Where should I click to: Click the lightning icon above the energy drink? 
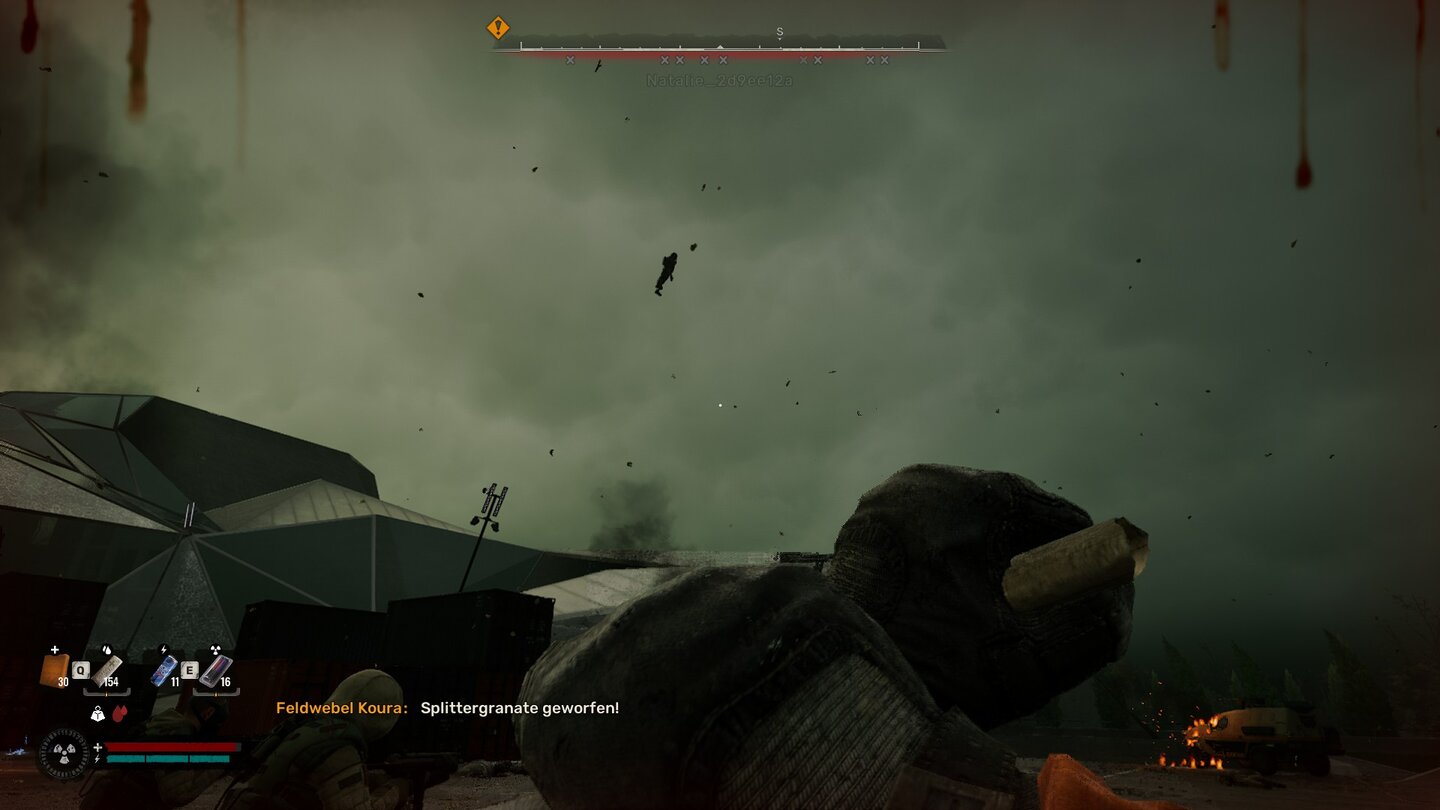click(x=163, y=649)
